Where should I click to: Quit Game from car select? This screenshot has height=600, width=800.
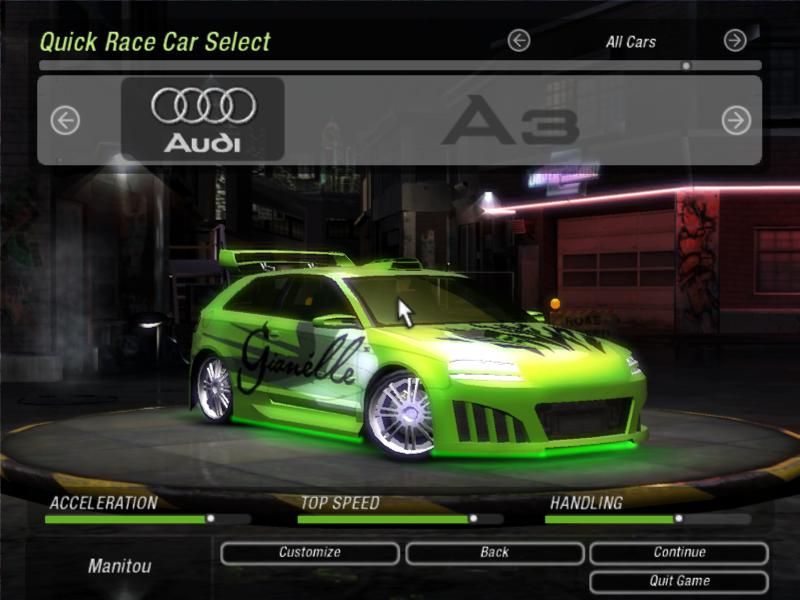pyautogui.click(x=679, y=581)
